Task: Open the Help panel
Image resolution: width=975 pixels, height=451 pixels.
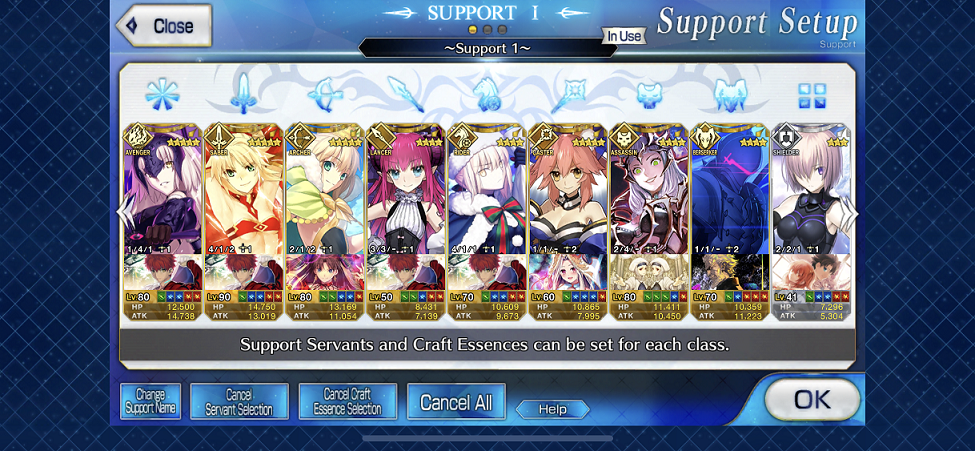Action: point(552,409)
